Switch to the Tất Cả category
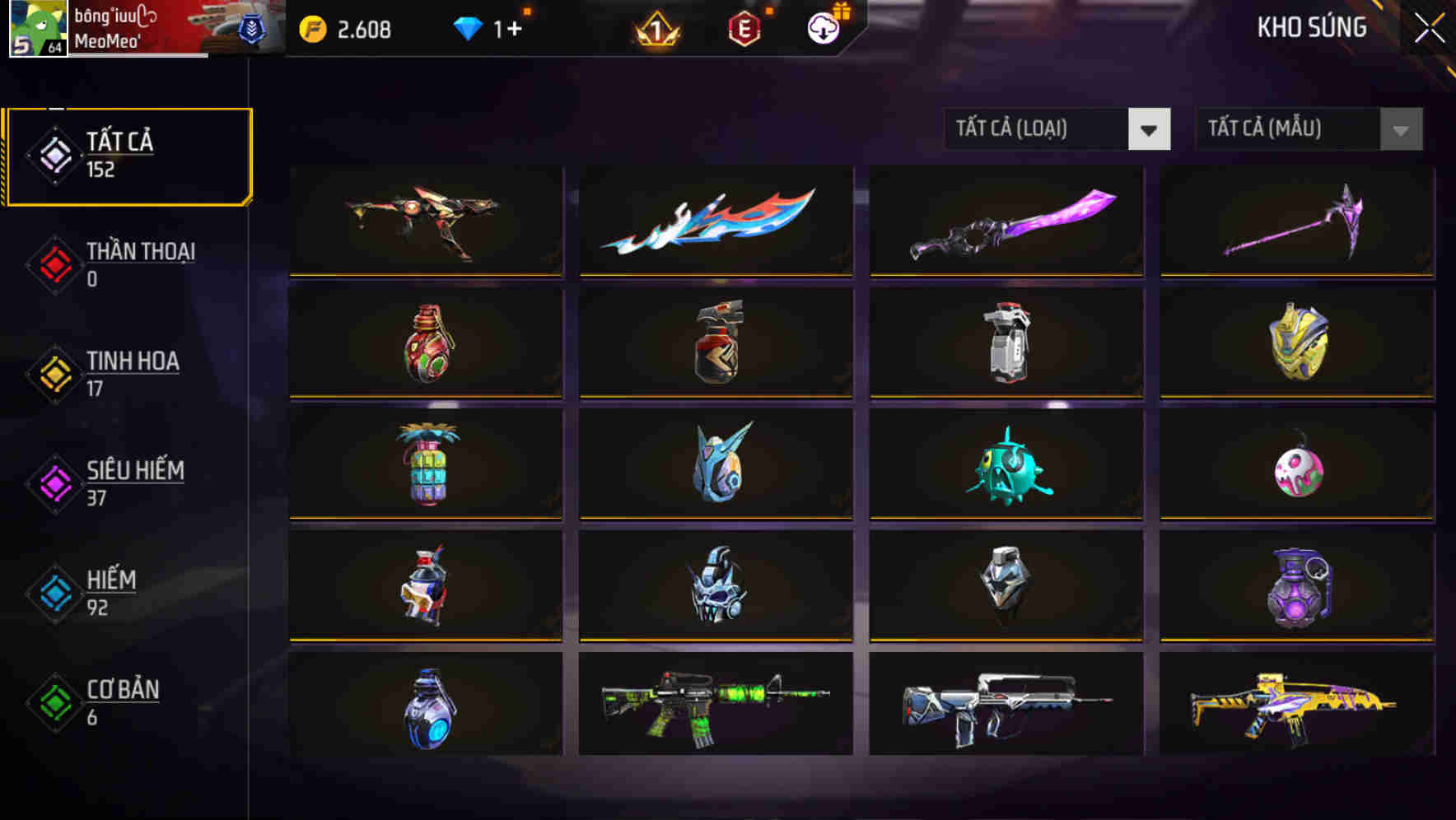The width and height of the screenshot is (1456, 820). [128, 153]
